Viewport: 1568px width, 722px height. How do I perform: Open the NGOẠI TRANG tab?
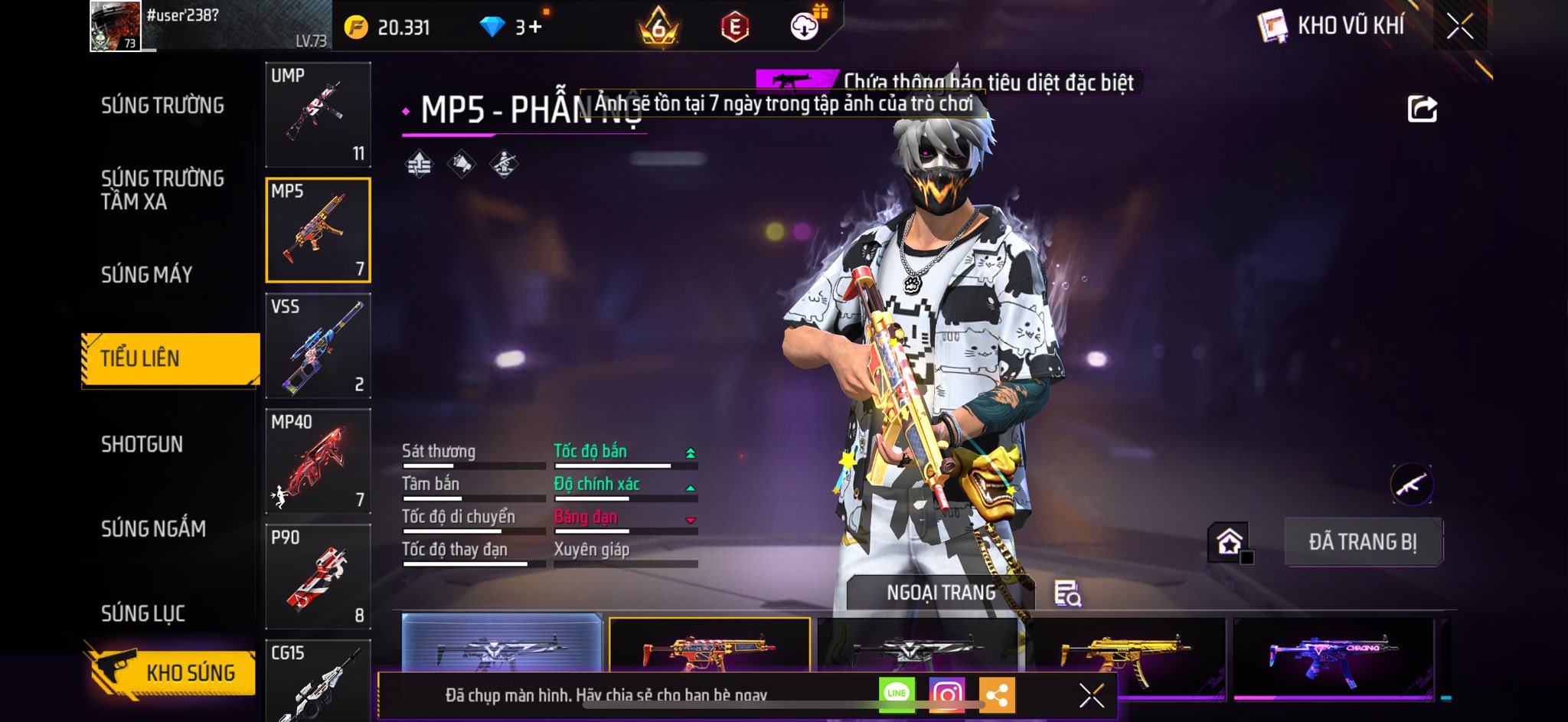click(941, 593)
